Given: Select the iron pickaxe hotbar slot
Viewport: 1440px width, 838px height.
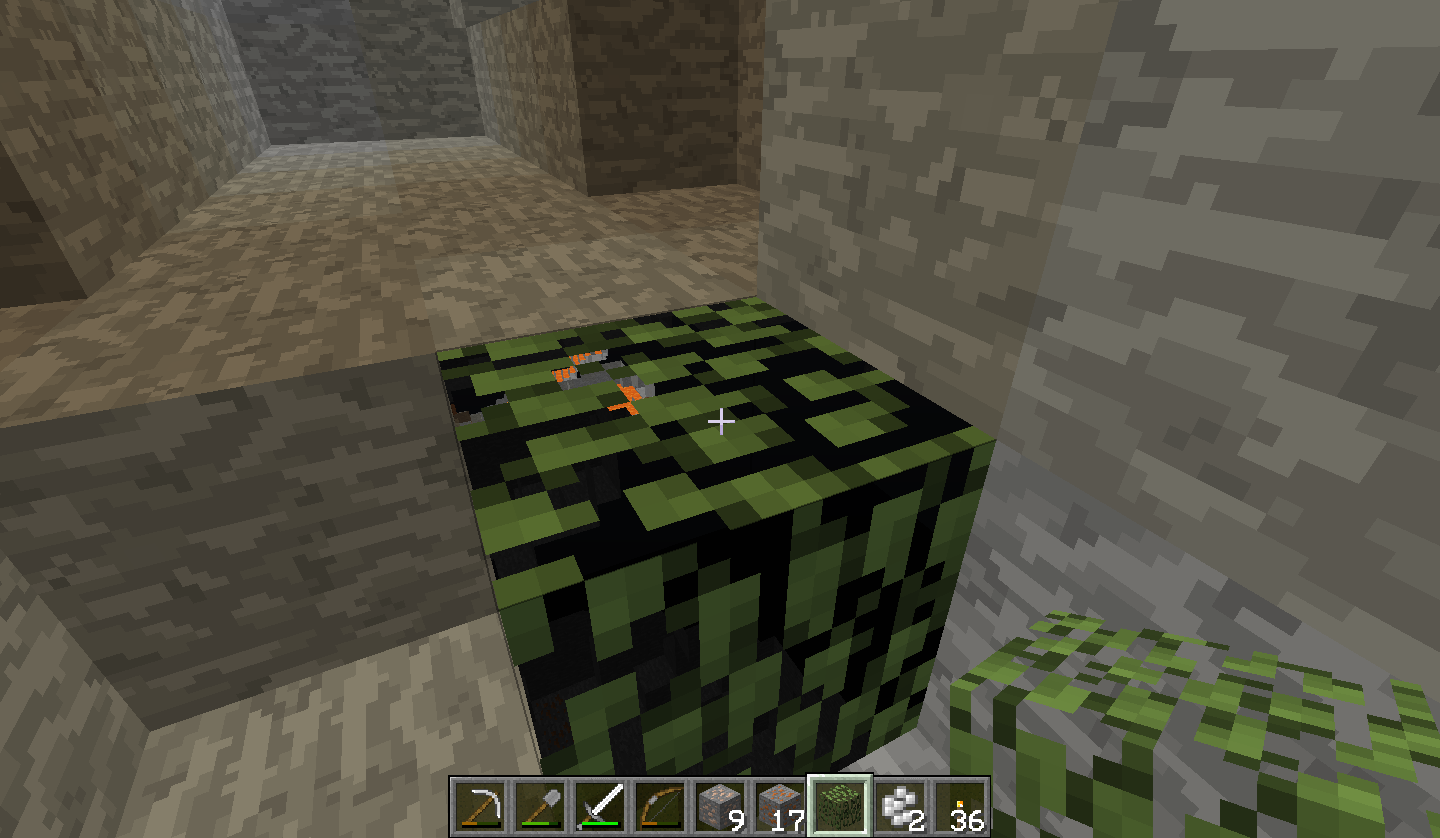Looking at the screenshot, I should [480, 806].
